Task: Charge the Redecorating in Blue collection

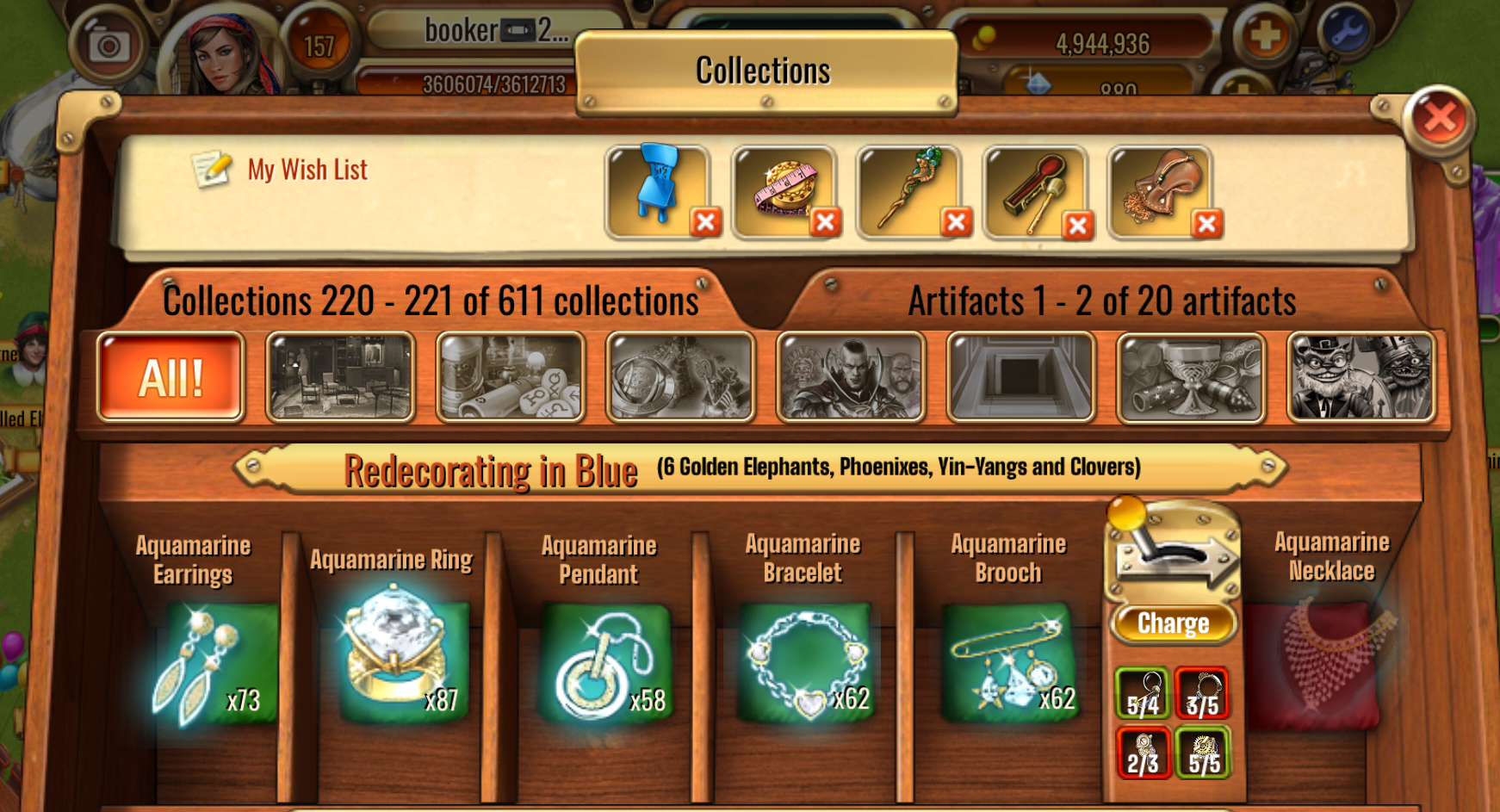Action: coord(1173,623)
